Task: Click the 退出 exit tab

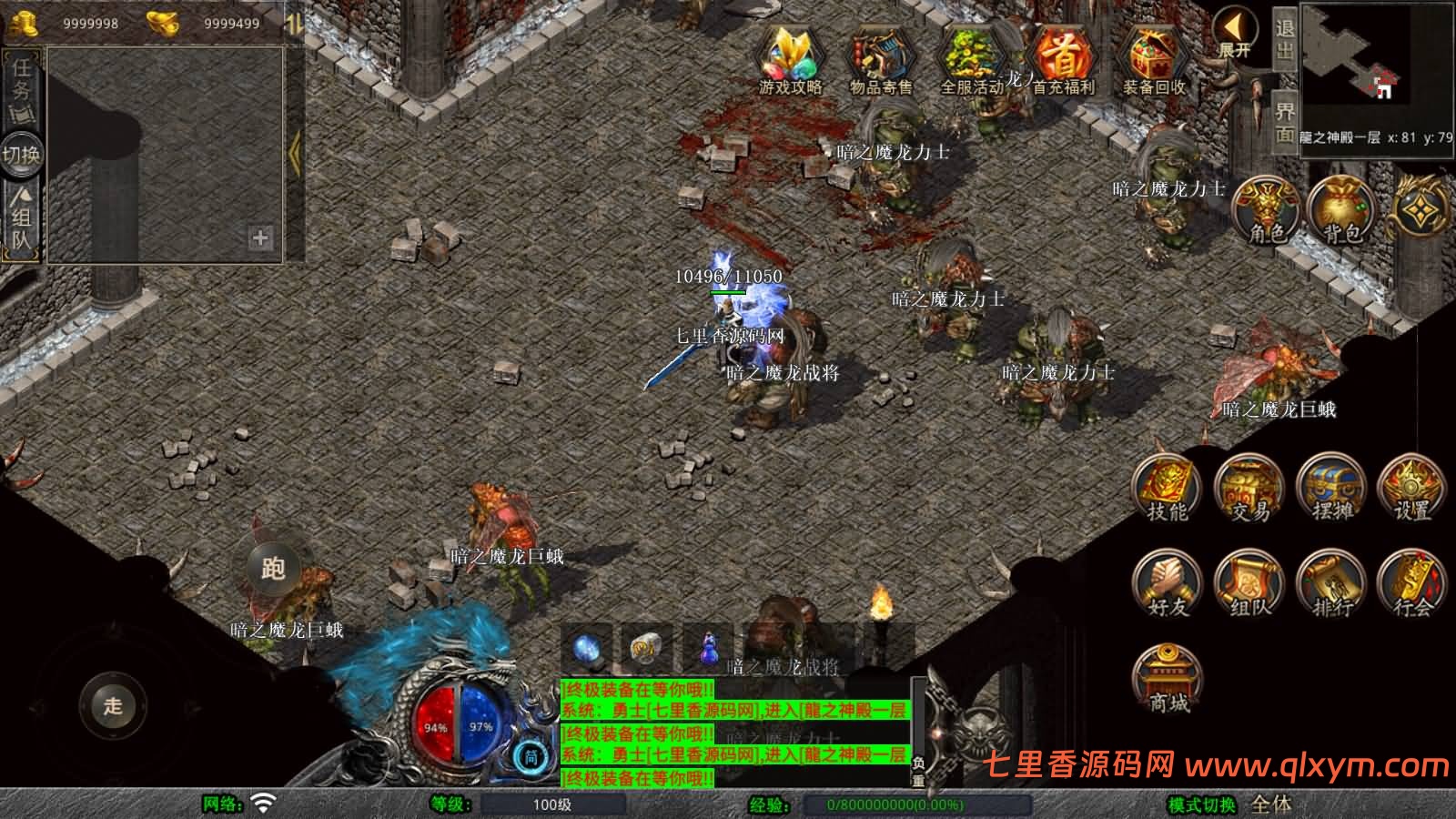Action: coord(1284,38)
